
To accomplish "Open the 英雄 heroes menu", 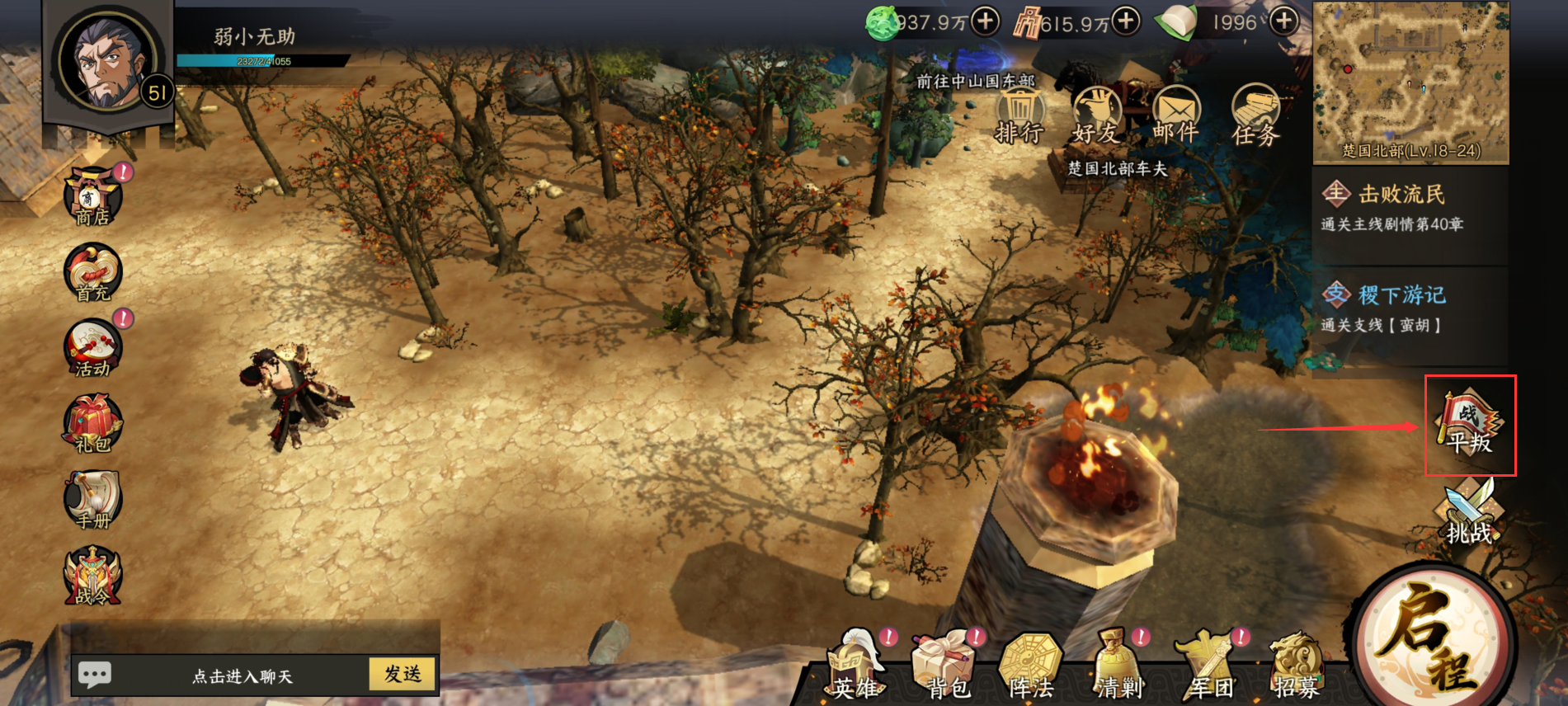I will pos(855,666).
